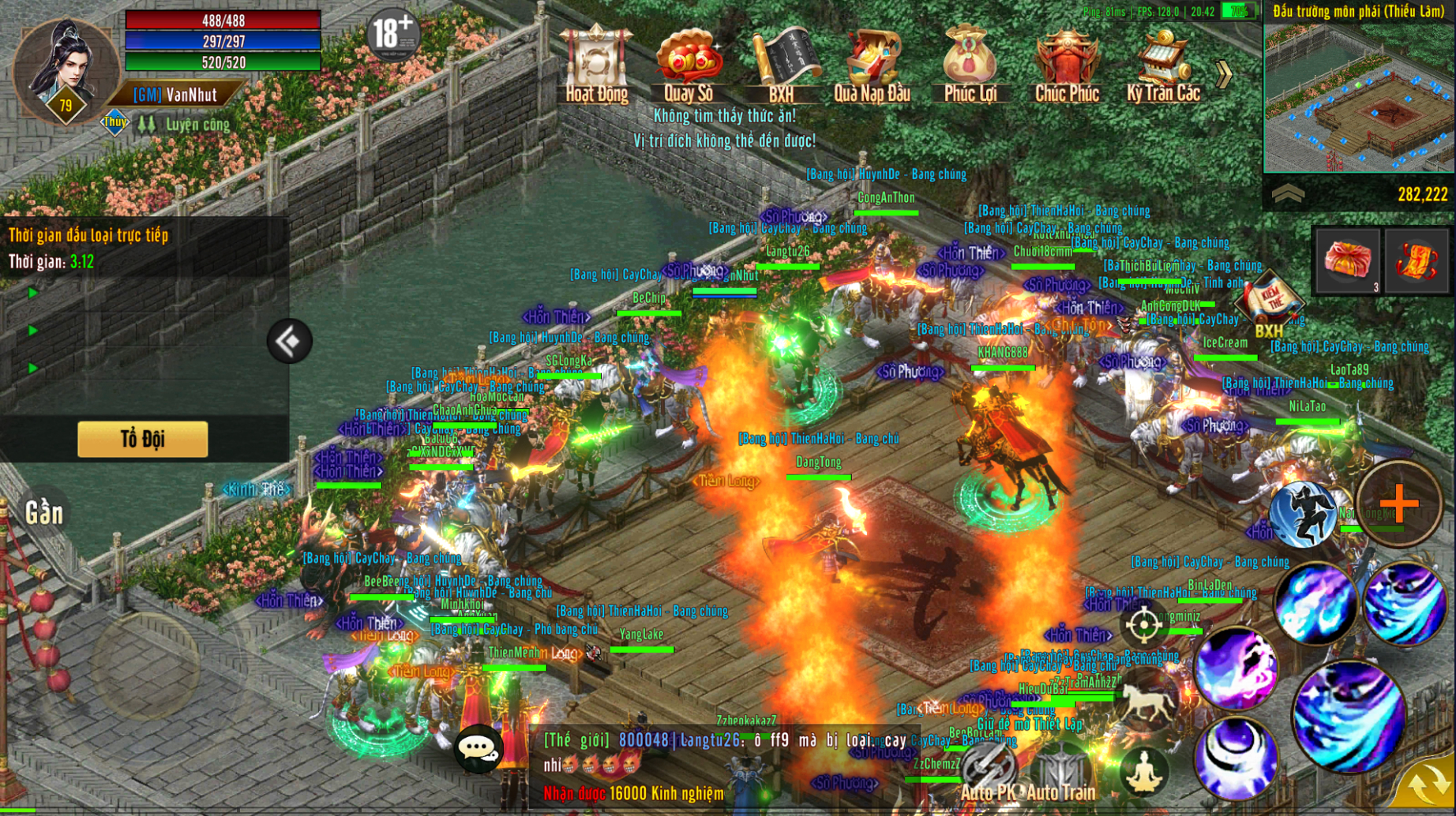Screen dimensions: 1456x816
Task: Open the chat speech bubble
Action: point(478,748)
